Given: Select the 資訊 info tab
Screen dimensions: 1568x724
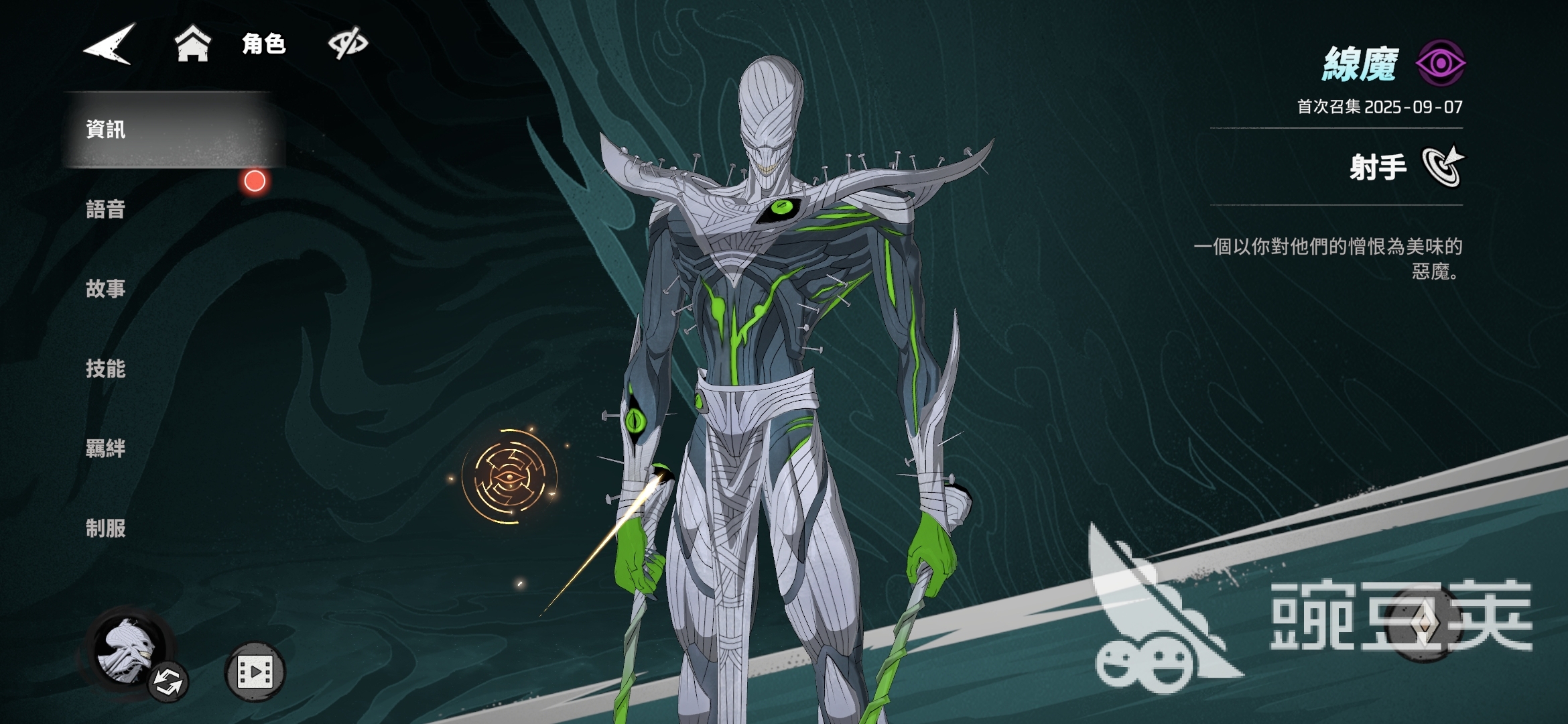Looking at the screenshot, I should click(x=106, y=129).
